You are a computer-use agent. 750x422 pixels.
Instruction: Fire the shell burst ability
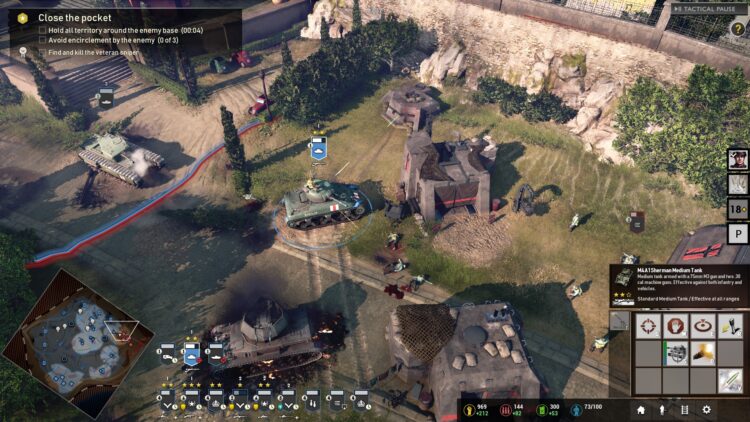[x=704, y=353]
